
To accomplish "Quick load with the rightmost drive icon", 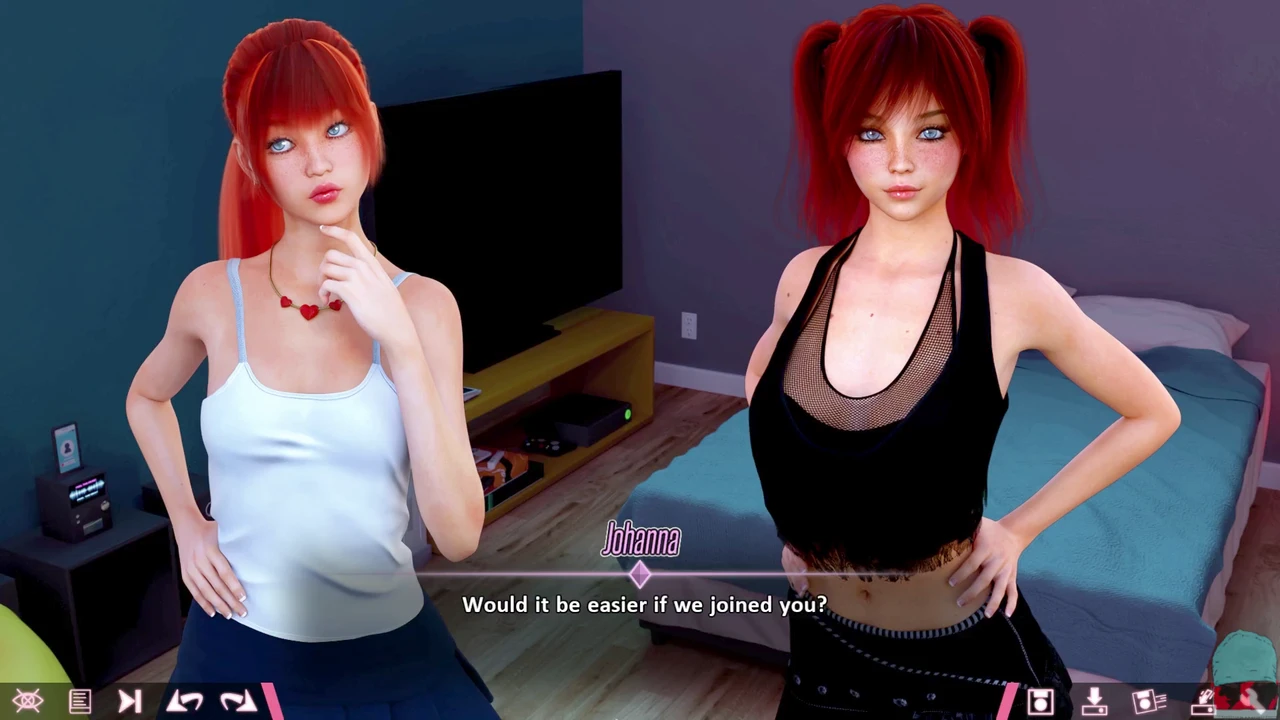I will pos(1203,701).
